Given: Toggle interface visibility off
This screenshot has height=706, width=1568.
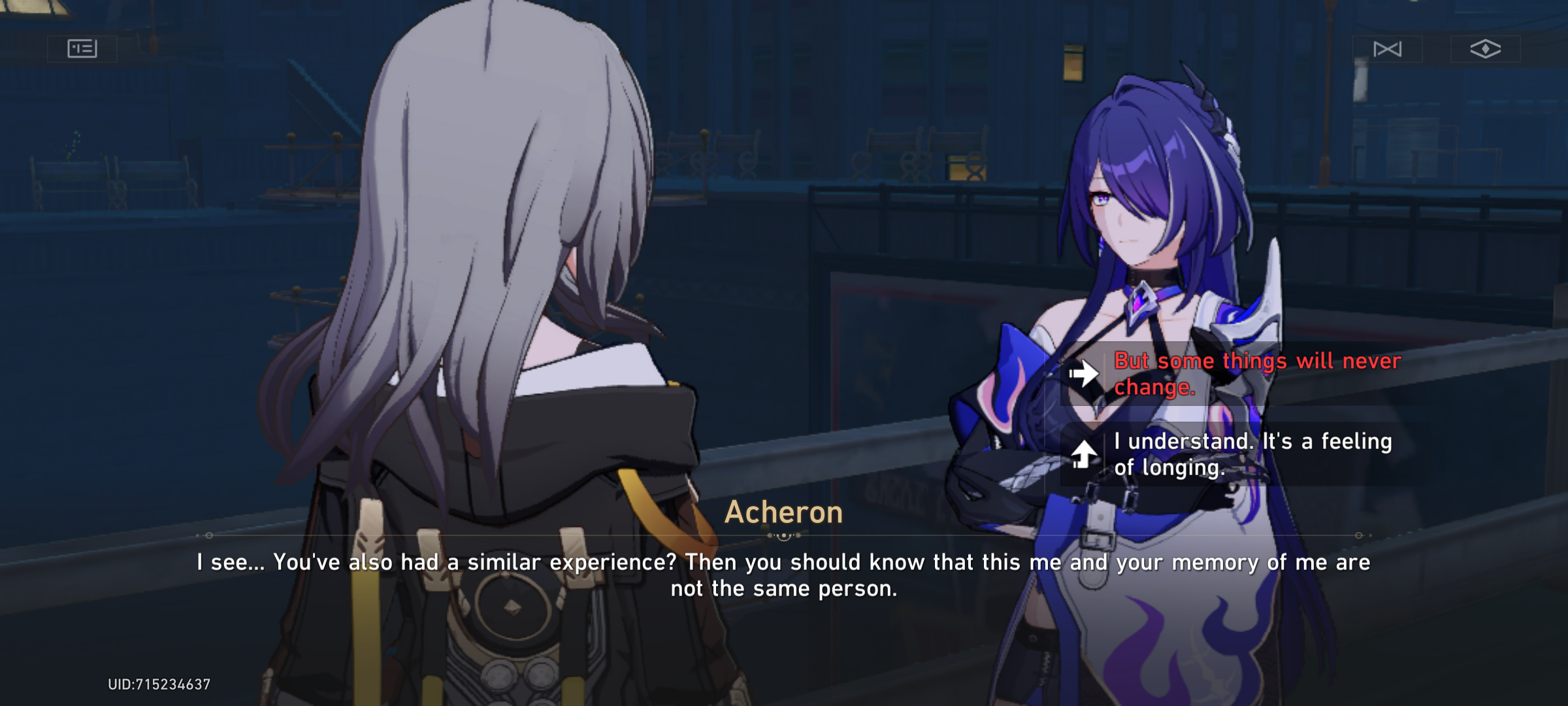Looking at the screenshot, I should tap(1486, 49).
